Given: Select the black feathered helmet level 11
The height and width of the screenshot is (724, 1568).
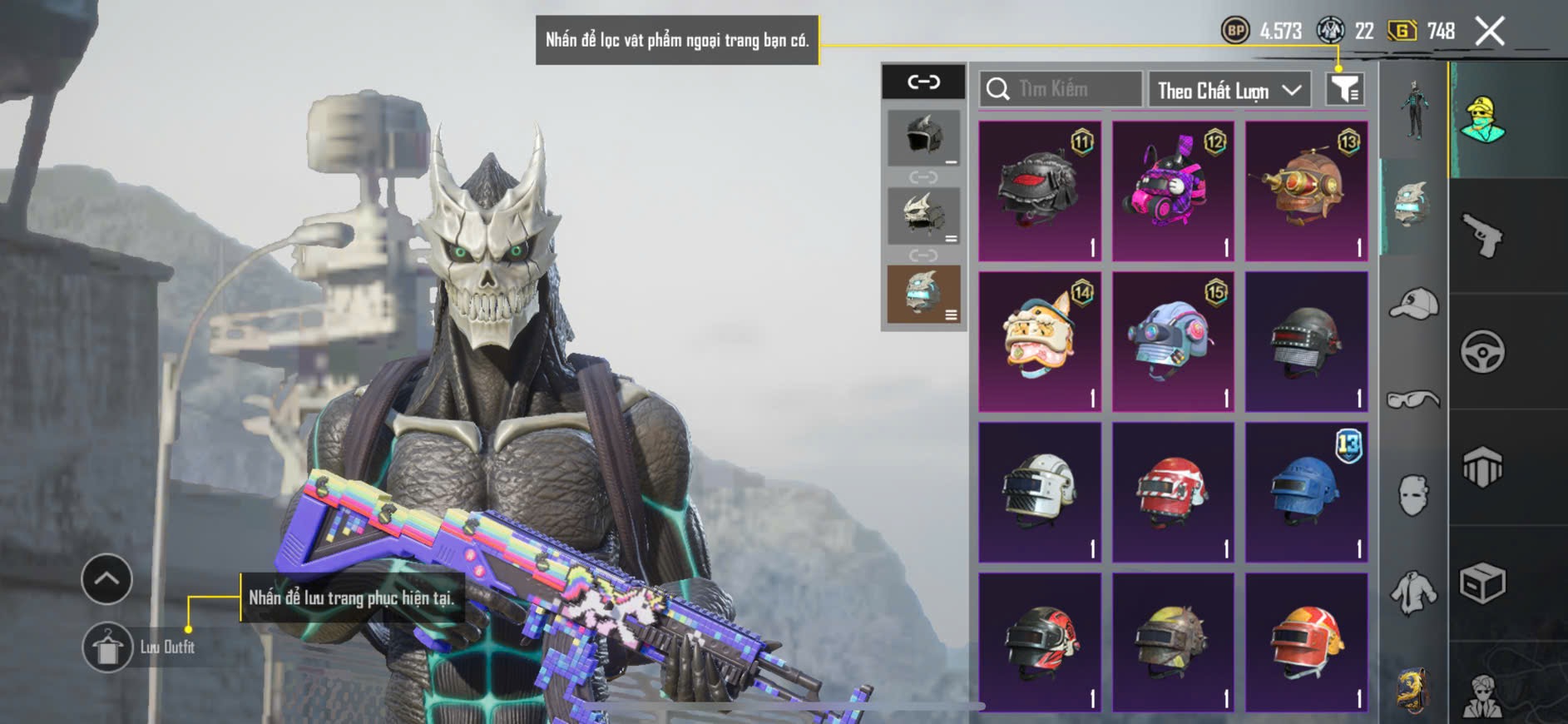Looking at the screenshot, I should click(x=1040, y=191).
